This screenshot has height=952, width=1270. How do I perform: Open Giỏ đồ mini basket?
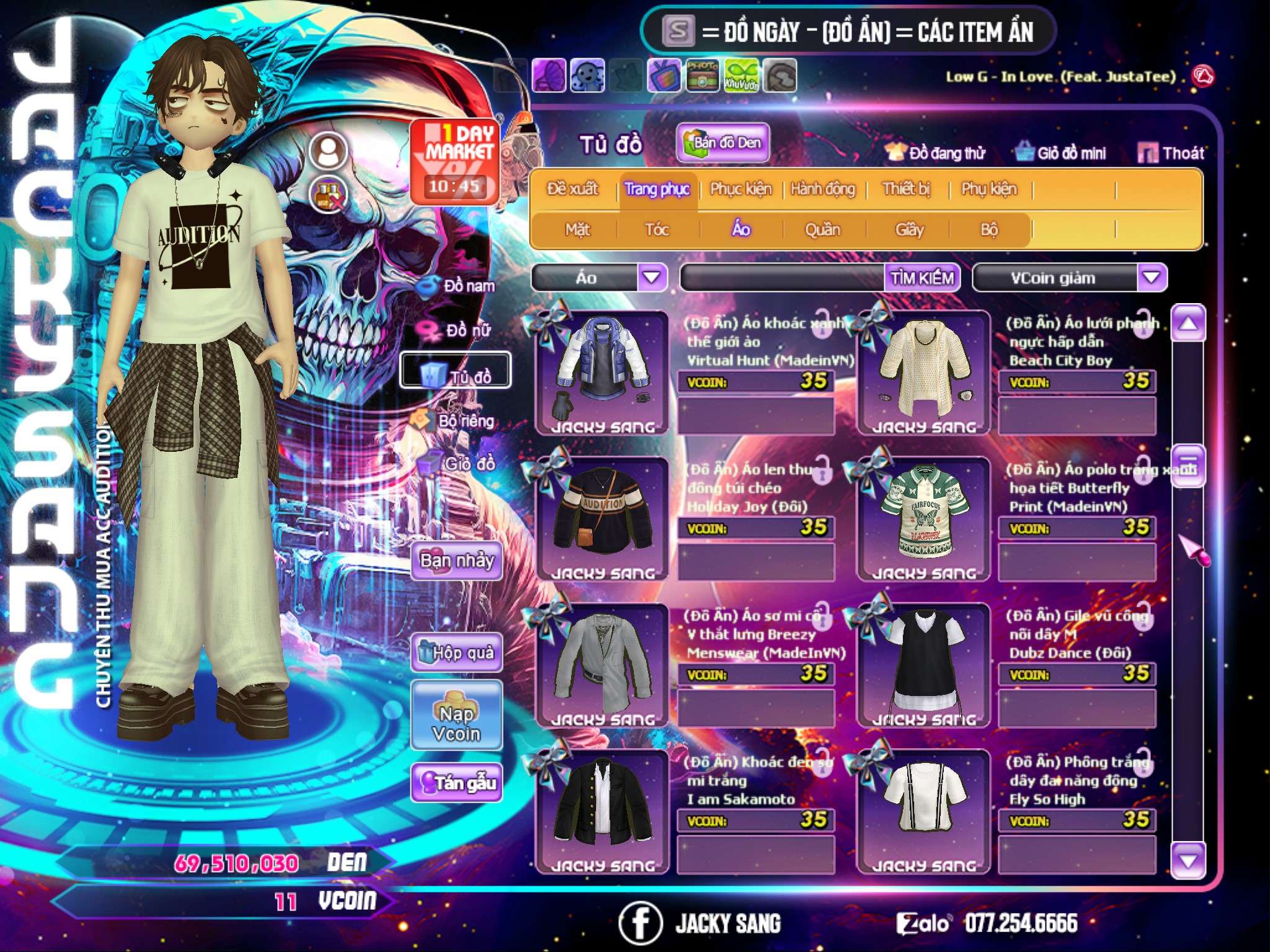pos(1061,152)
